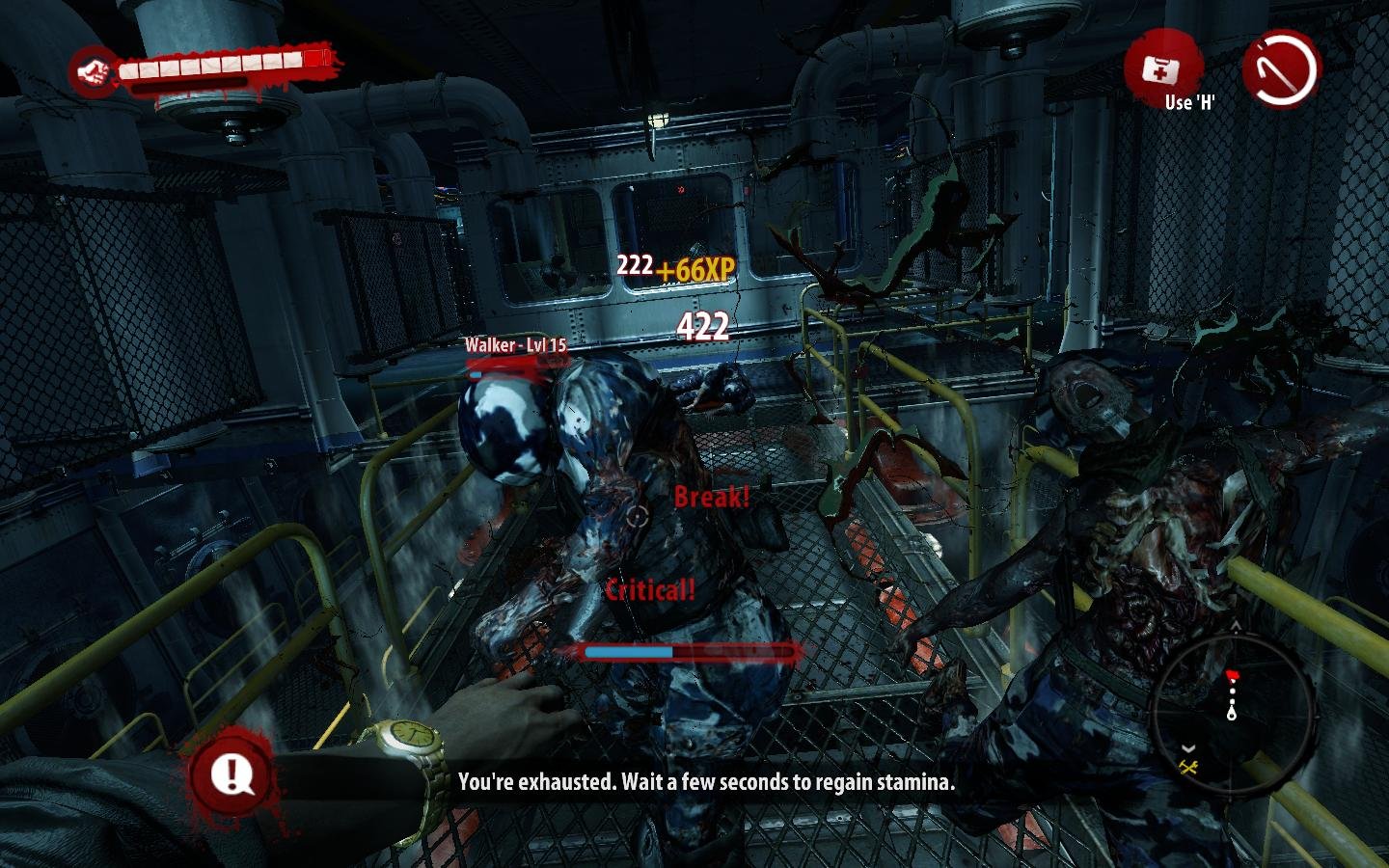Screen dimensions: 1389x868
Task: Toggle the downward chevron inside the minimap
Action: point(1188,748)
